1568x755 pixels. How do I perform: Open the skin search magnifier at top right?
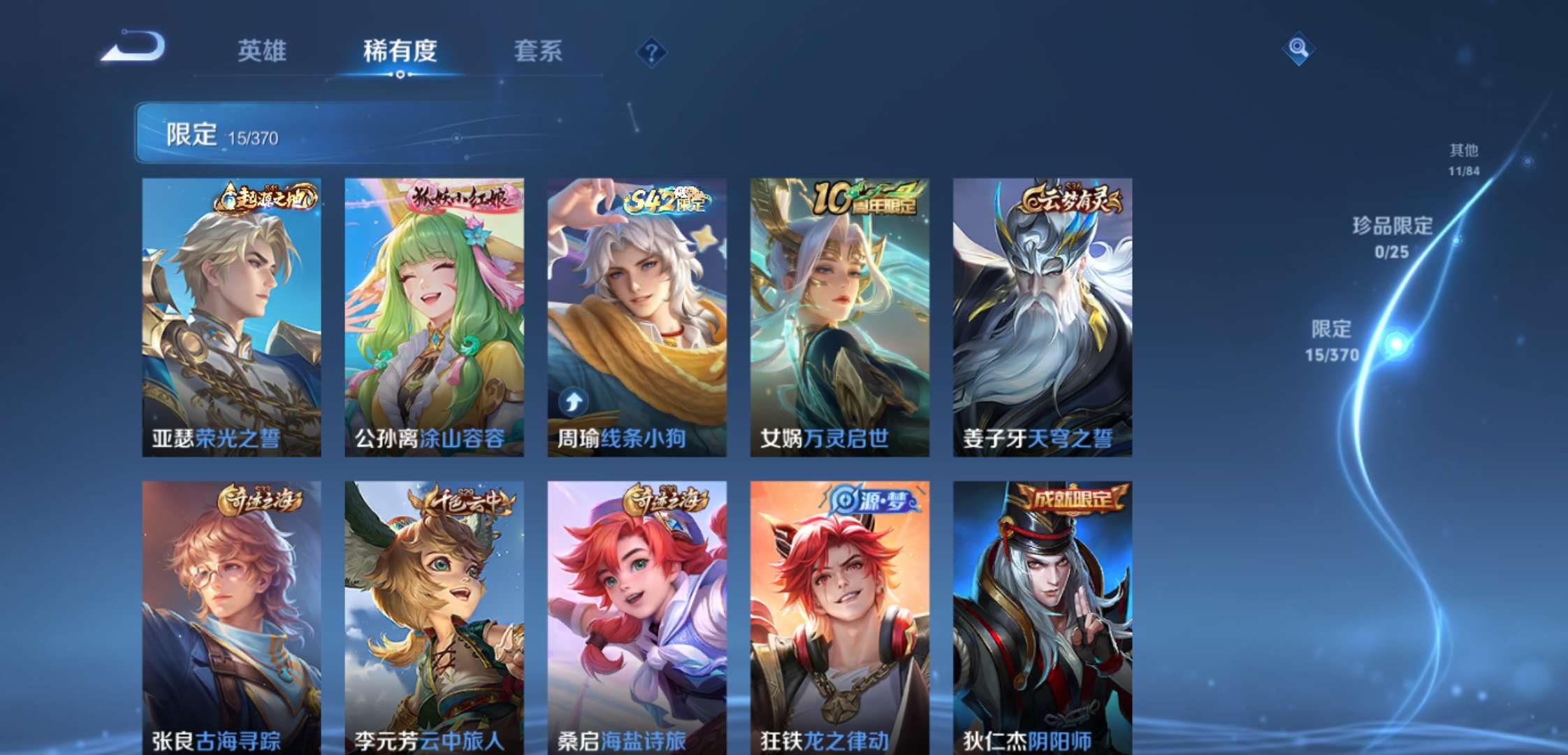coord(1298,49)
